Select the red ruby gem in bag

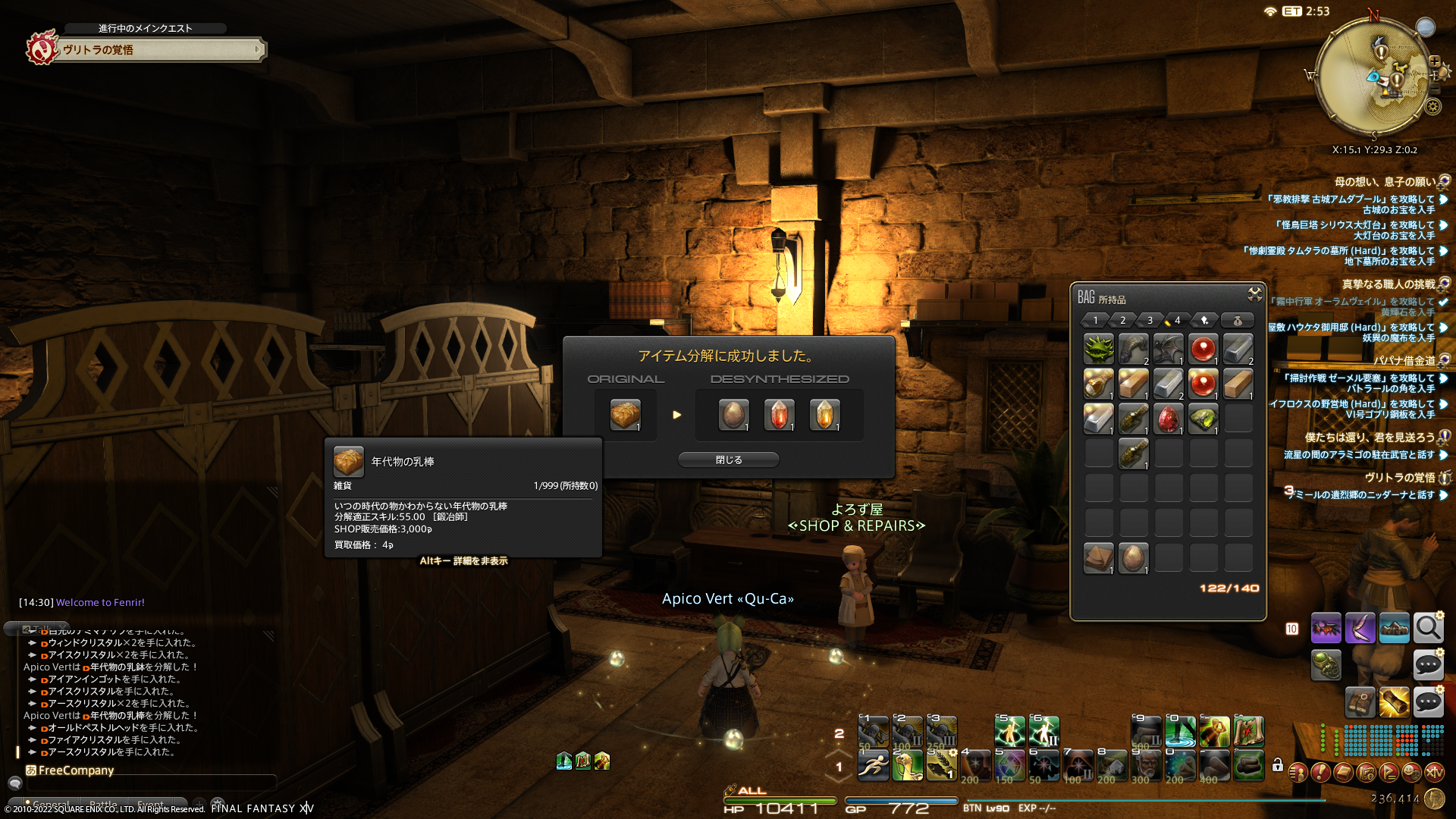coord(1169,419)
